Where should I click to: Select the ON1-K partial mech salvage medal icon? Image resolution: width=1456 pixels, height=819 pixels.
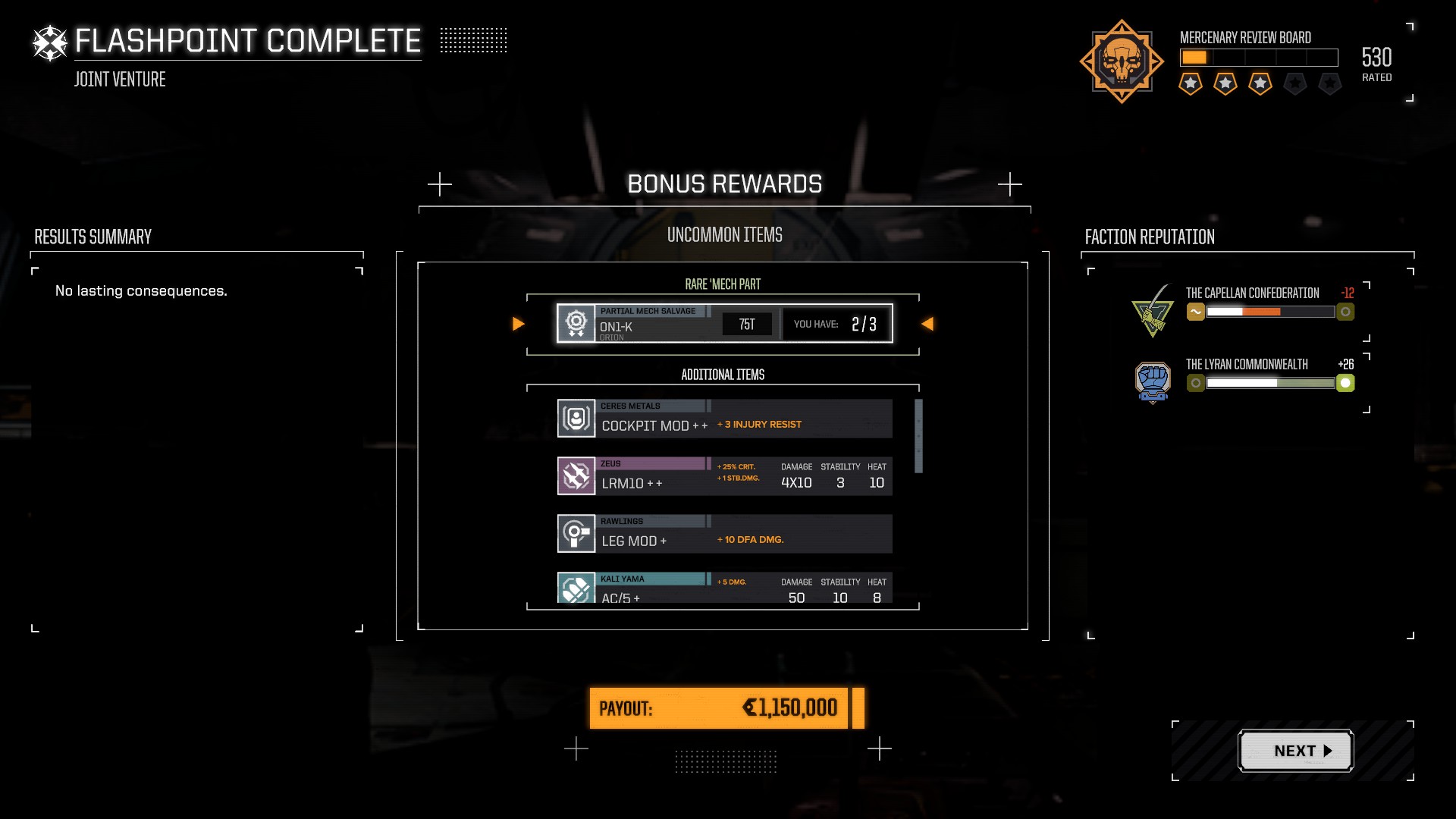577,324
